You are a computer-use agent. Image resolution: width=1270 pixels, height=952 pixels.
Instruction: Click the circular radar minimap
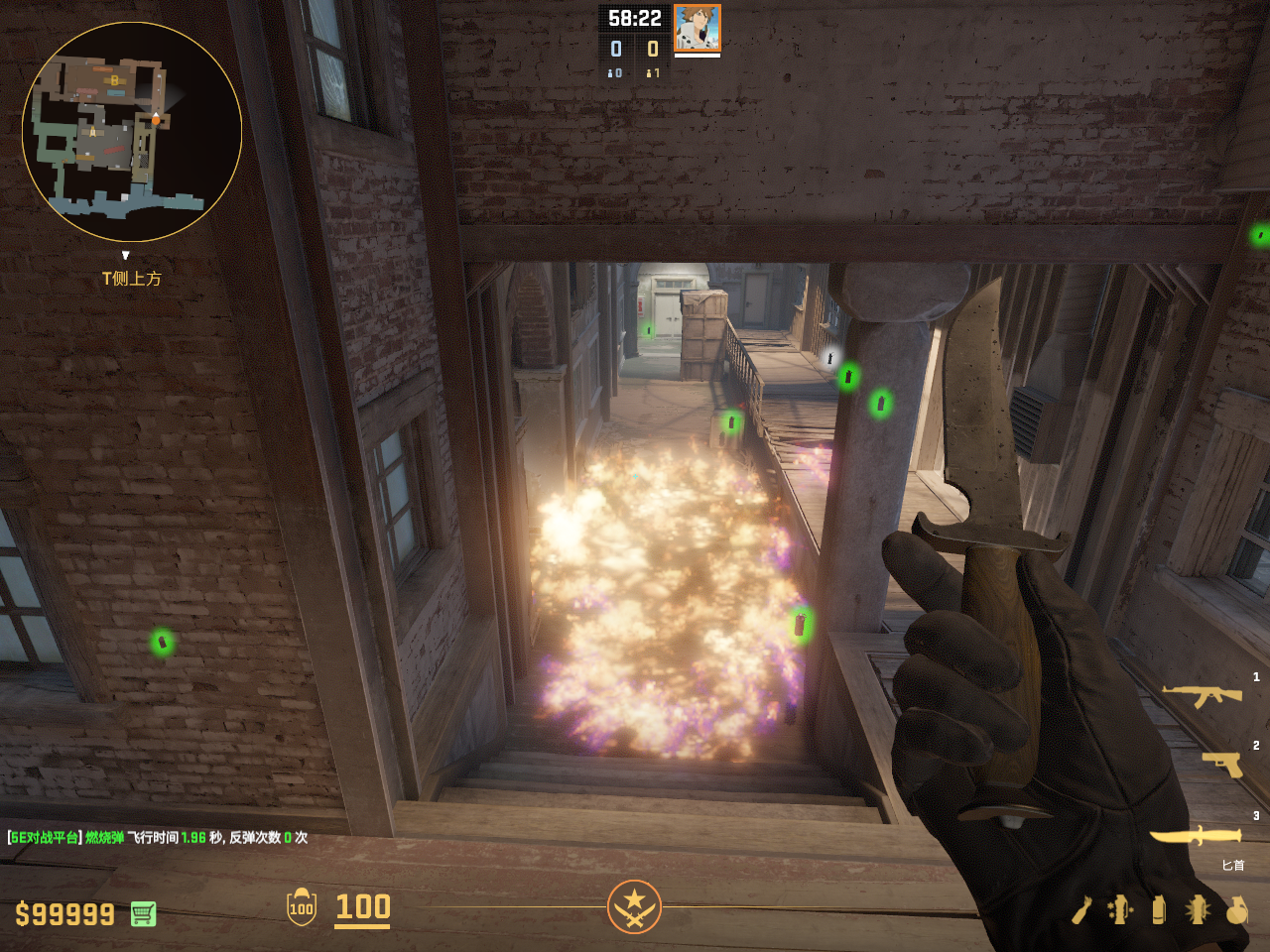[132, 132]
